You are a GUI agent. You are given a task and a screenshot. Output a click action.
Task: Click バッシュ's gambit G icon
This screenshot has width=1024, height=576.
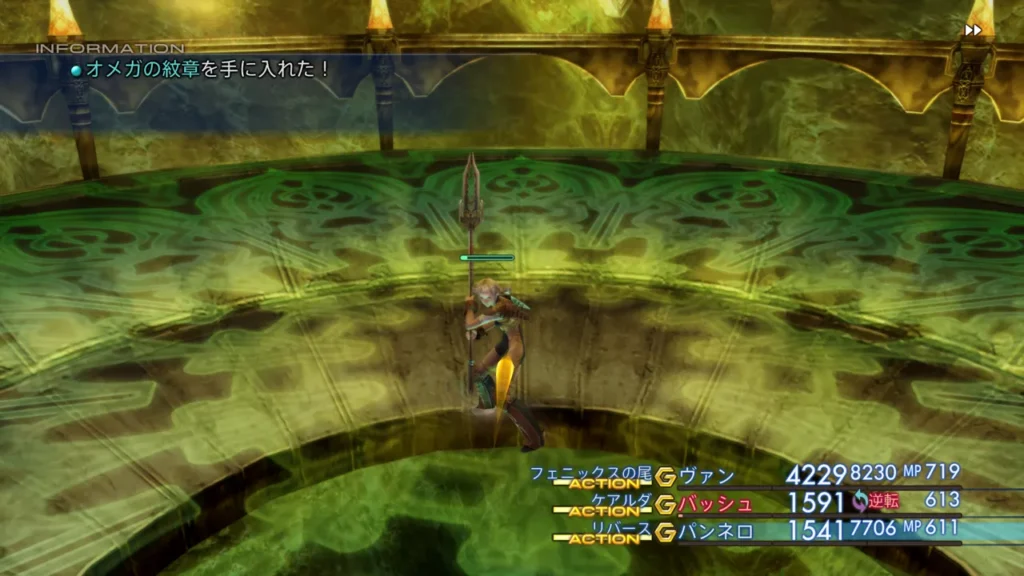666,504
